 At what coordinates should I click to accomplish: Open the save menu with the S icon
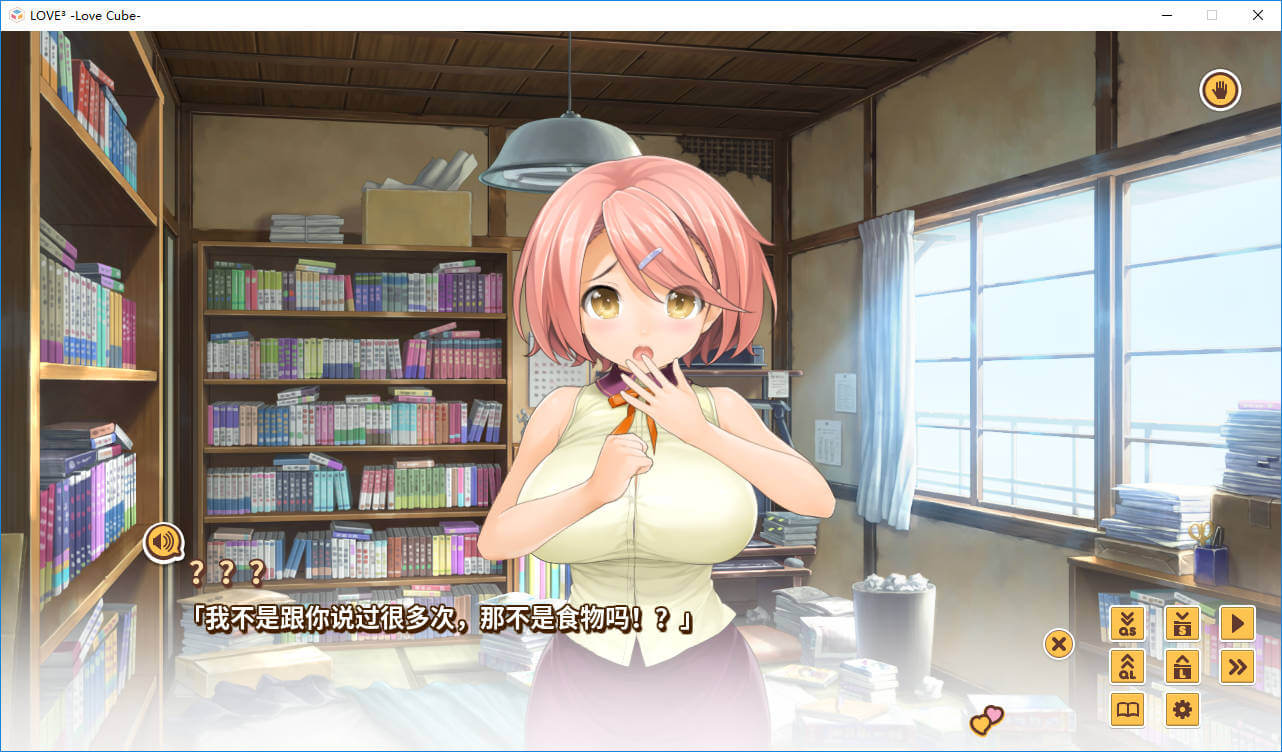1182,623
